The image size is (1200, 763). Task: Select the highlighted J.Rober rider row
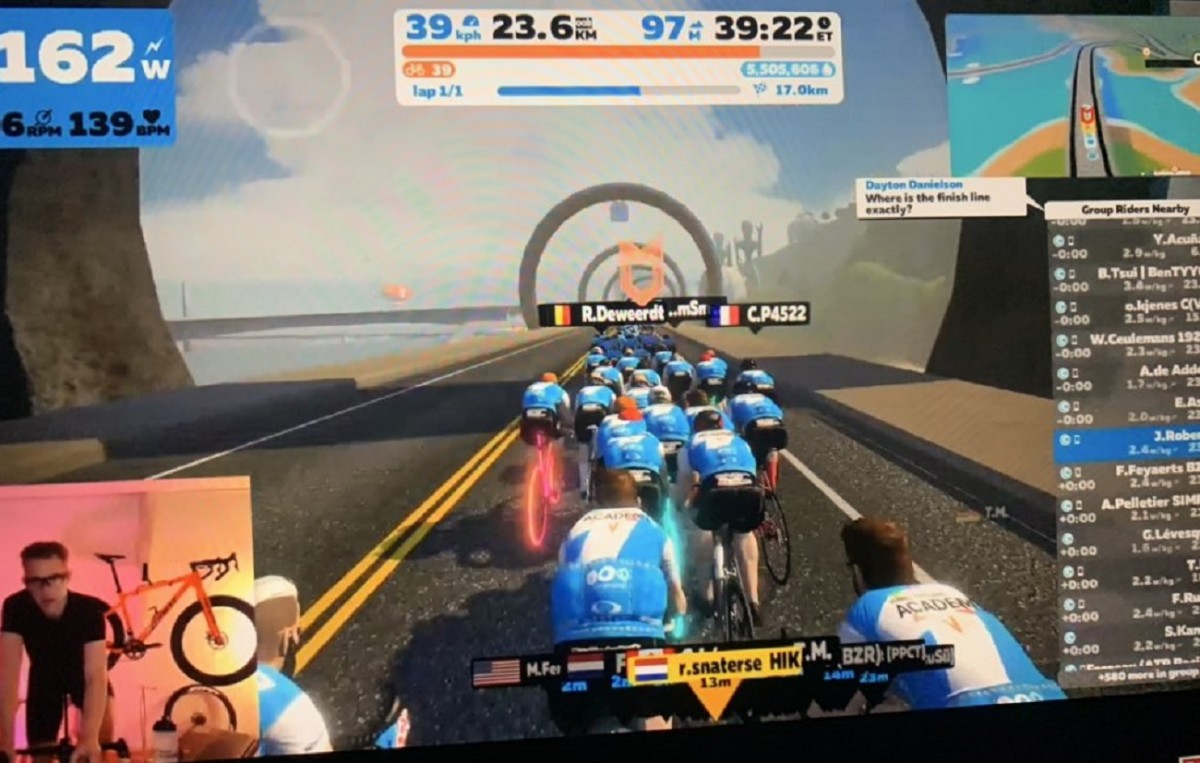point(1125,443)
